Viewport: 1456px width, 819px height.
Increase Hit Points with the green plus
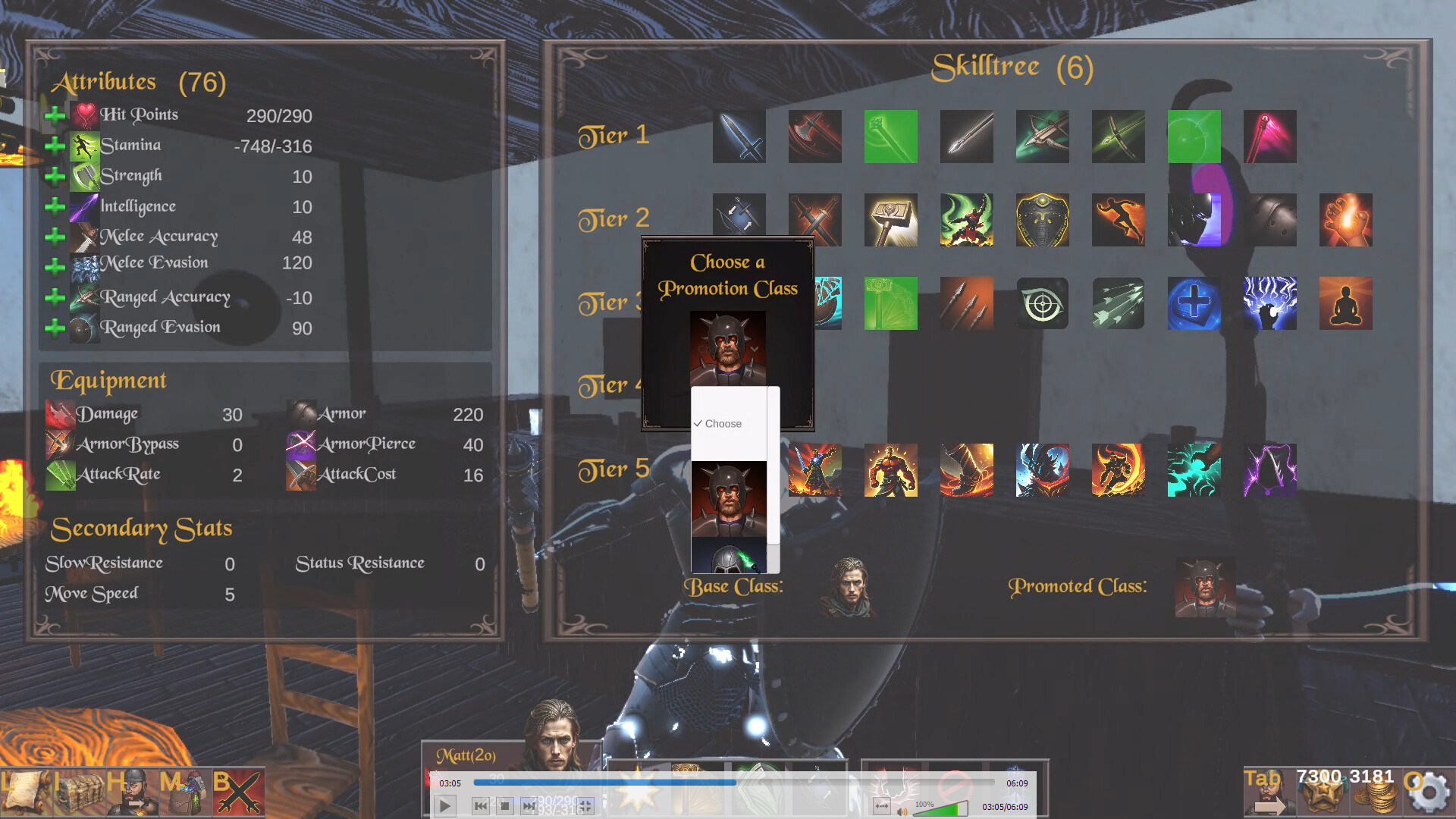pos(55,115)
